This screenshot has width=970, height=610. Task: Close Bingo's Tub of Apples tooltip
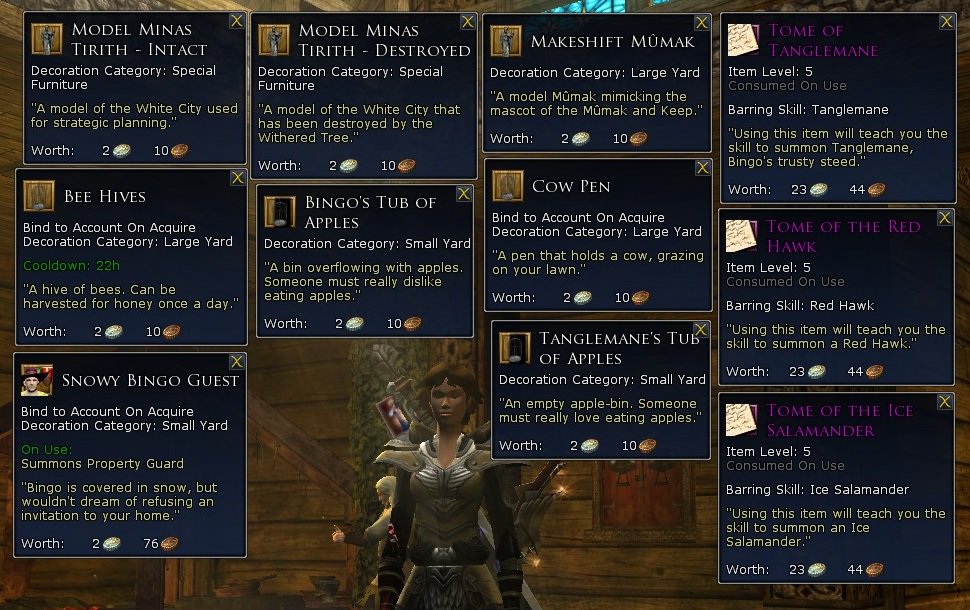(x=464, y=193)
